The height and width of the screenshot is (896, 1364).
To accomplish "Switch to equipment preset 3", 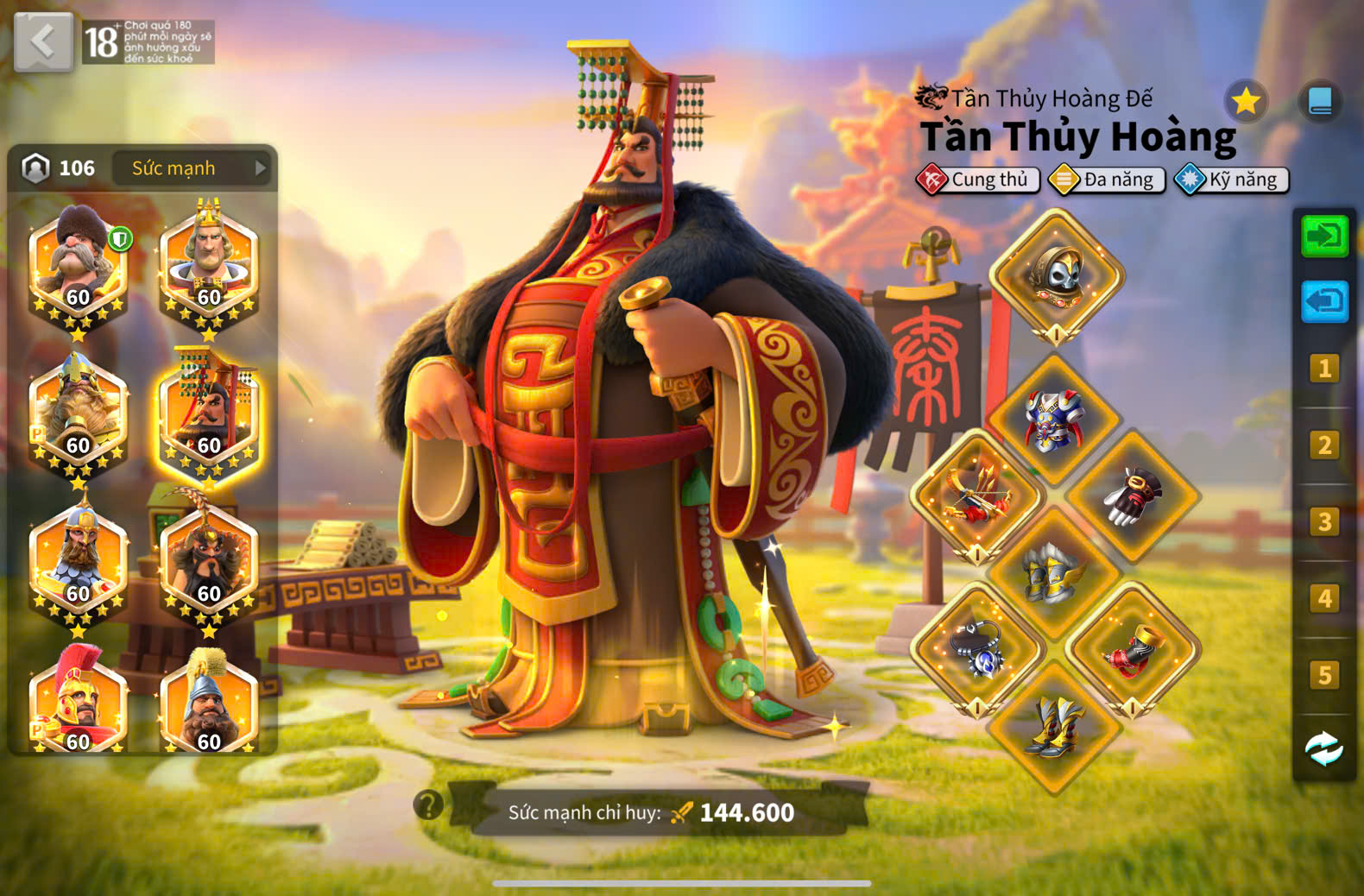I will point(1324,522).
